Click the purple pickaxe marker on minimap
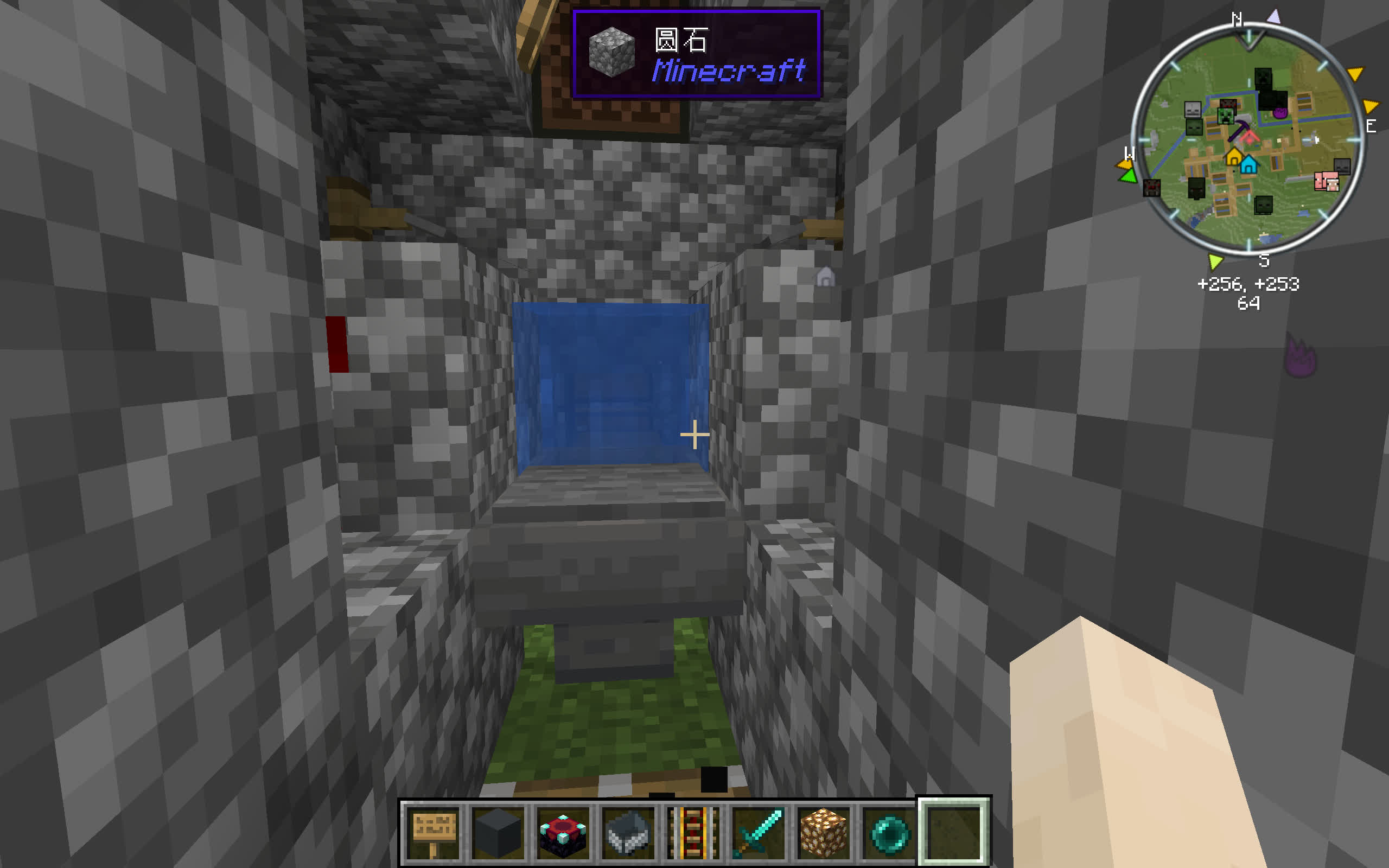1389x868 pixels. point(1239,130)
